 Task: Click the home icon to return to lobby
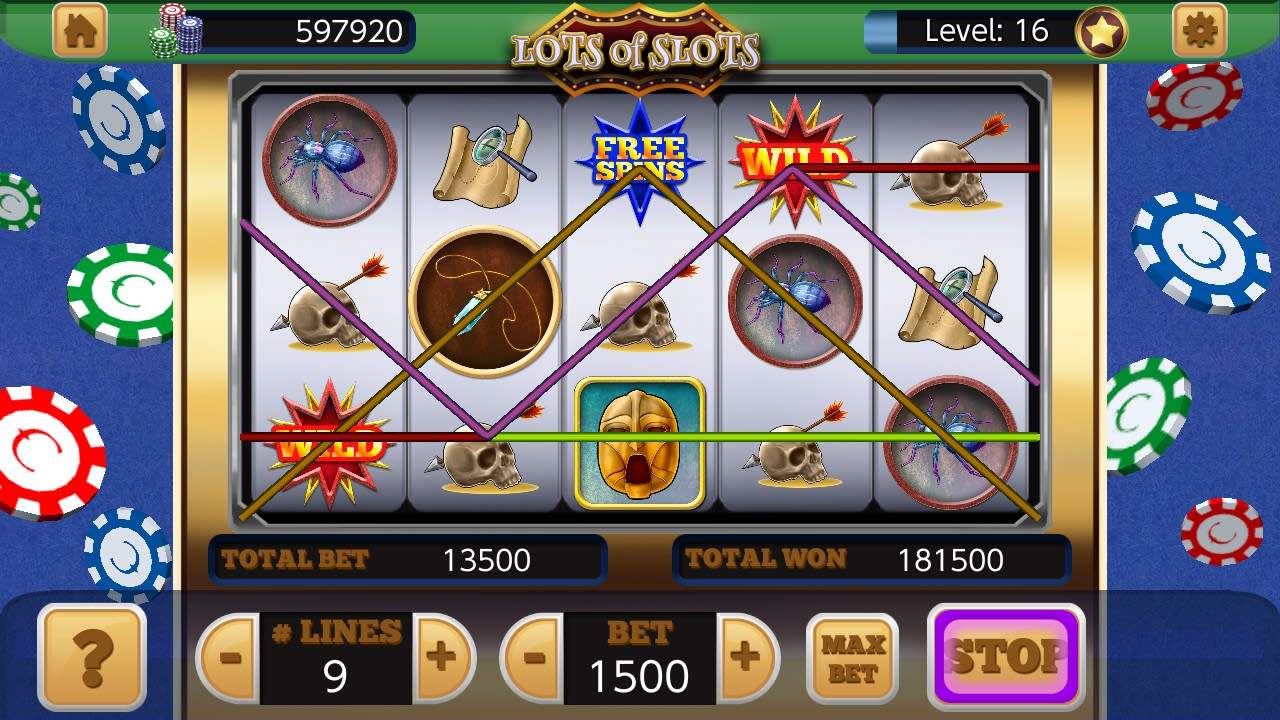(x=79, y=30)
